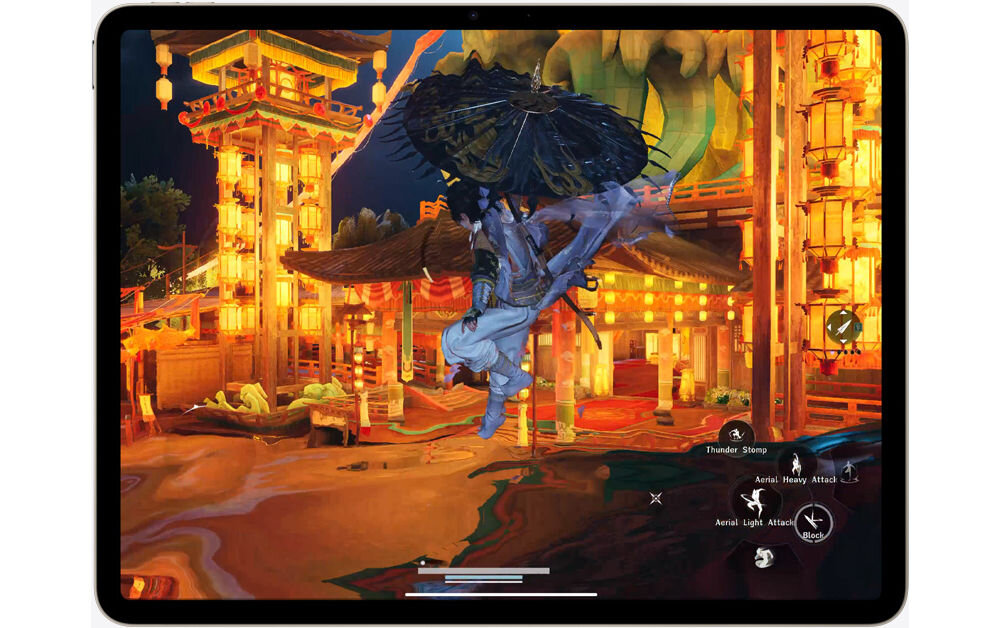Select the arrow weapon icon in the olive circle
The image size is (1000, 628).
pyautogui.click(x=842, y=327)
